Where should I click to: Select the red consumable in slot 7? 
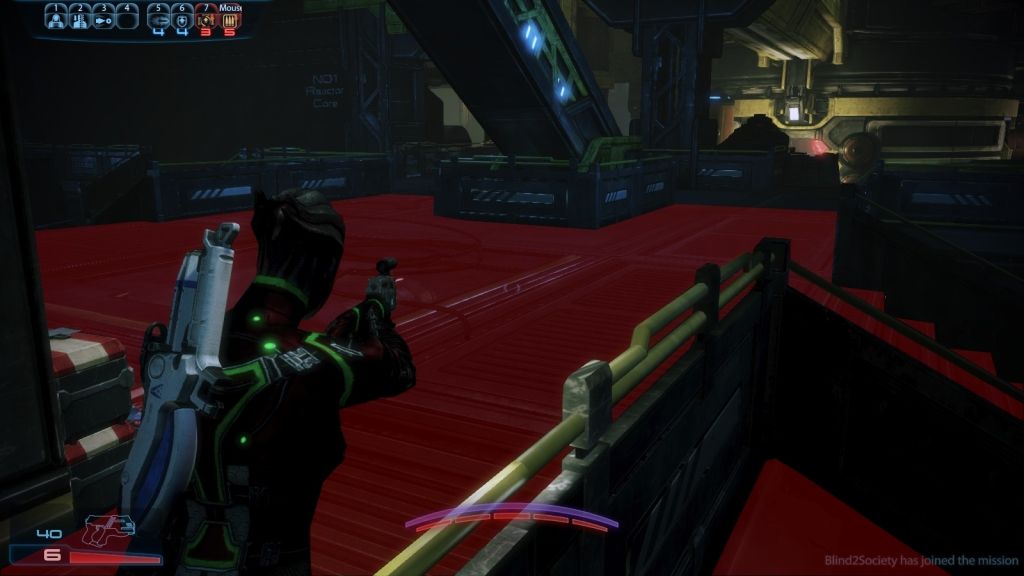[x=207, y=18]
